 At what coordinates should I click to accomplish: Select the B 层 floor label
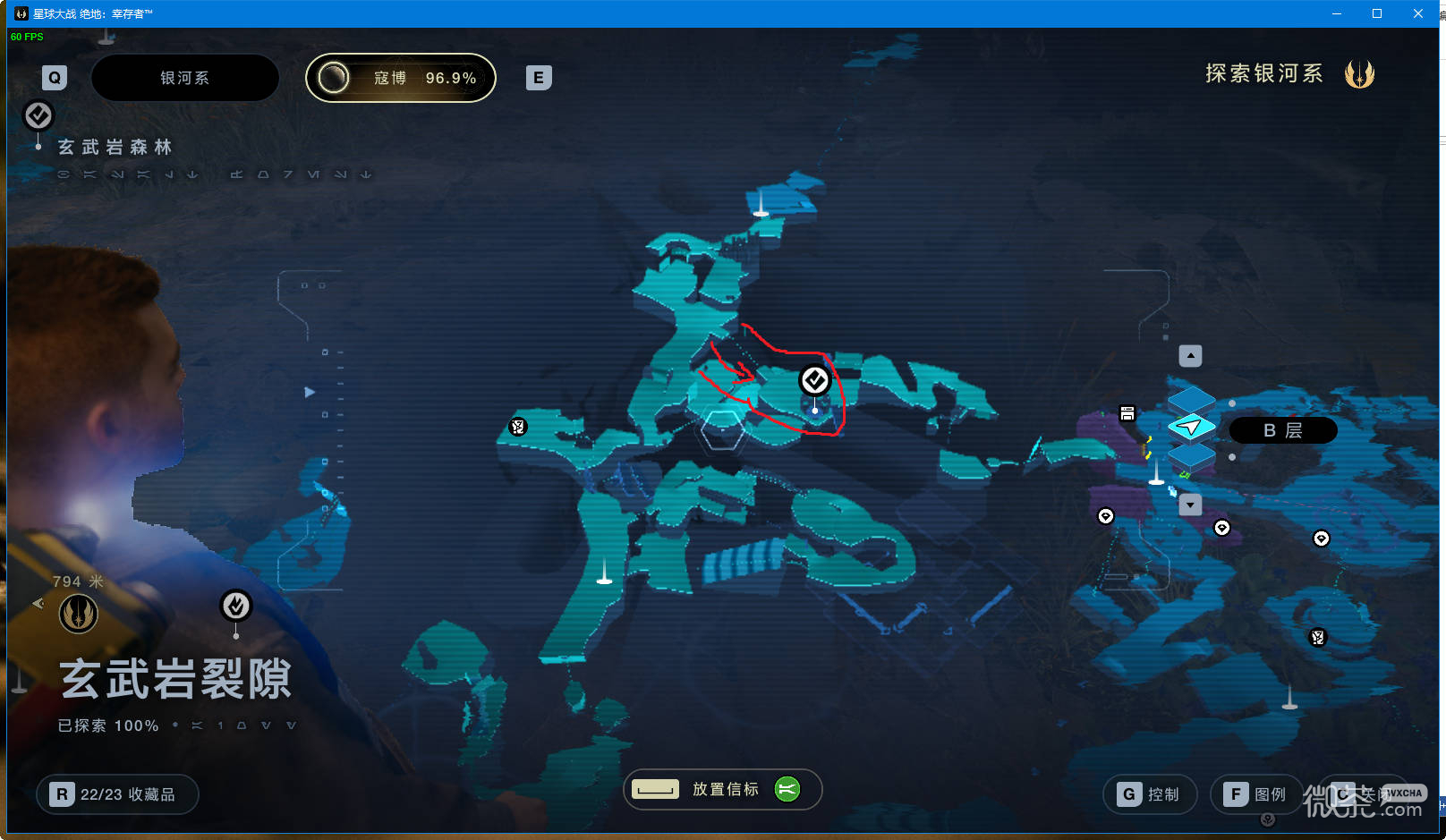[1283, 430]
